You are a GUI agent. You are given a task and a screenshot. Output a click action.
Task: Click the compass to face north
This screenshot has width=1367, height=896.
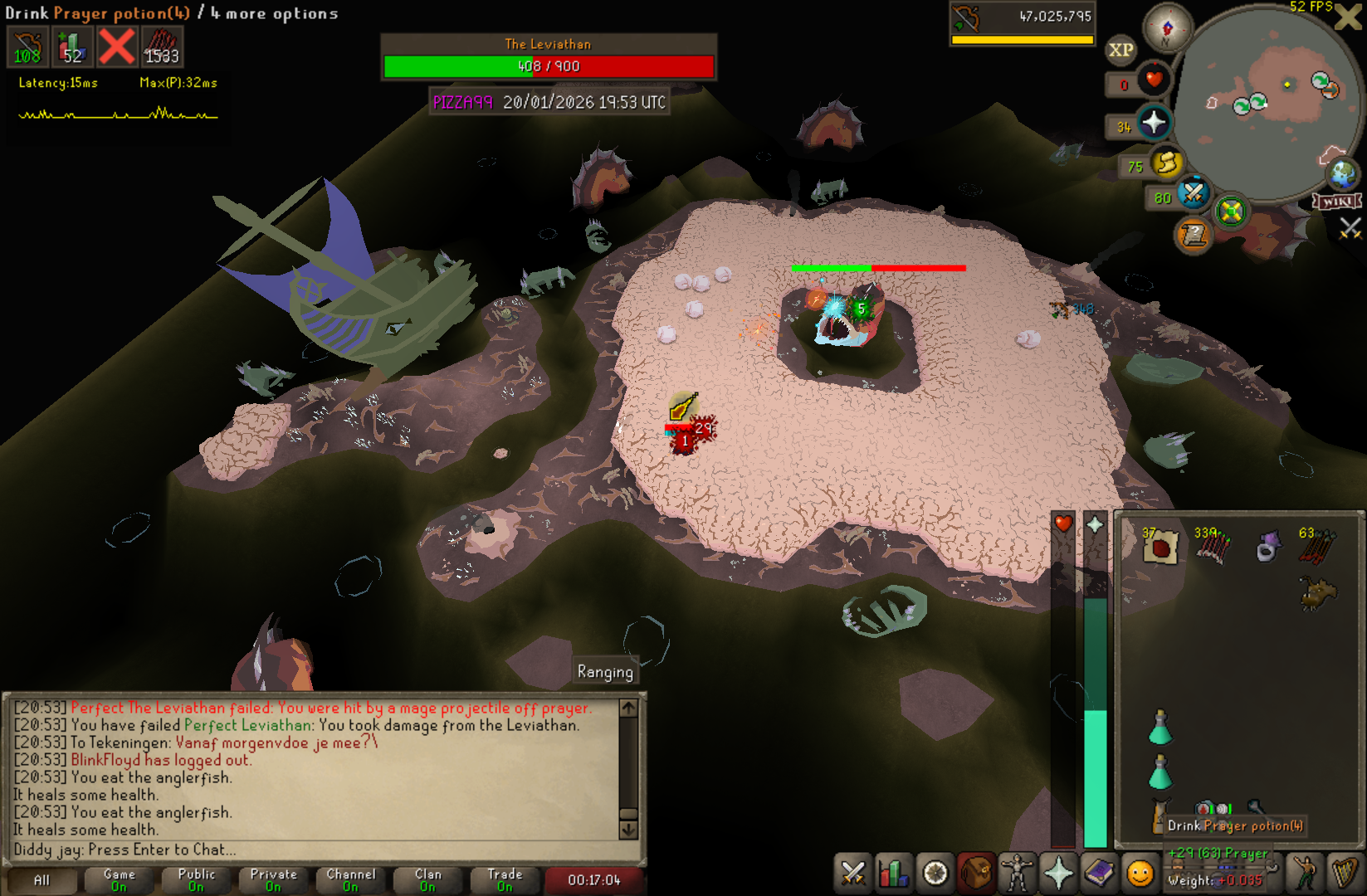(1167, 28)
